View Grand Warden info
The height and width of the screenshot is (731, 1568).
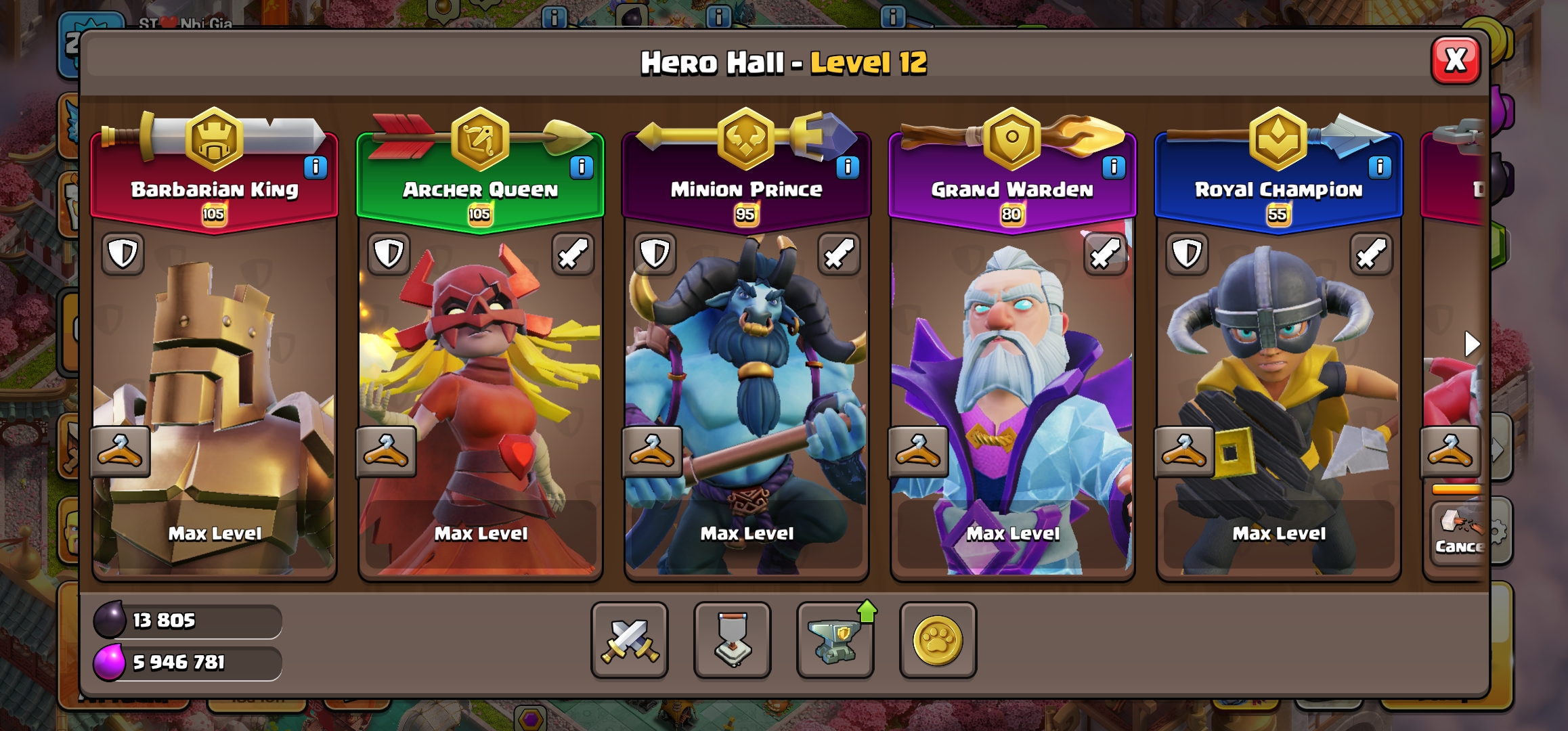(1114, 167)
